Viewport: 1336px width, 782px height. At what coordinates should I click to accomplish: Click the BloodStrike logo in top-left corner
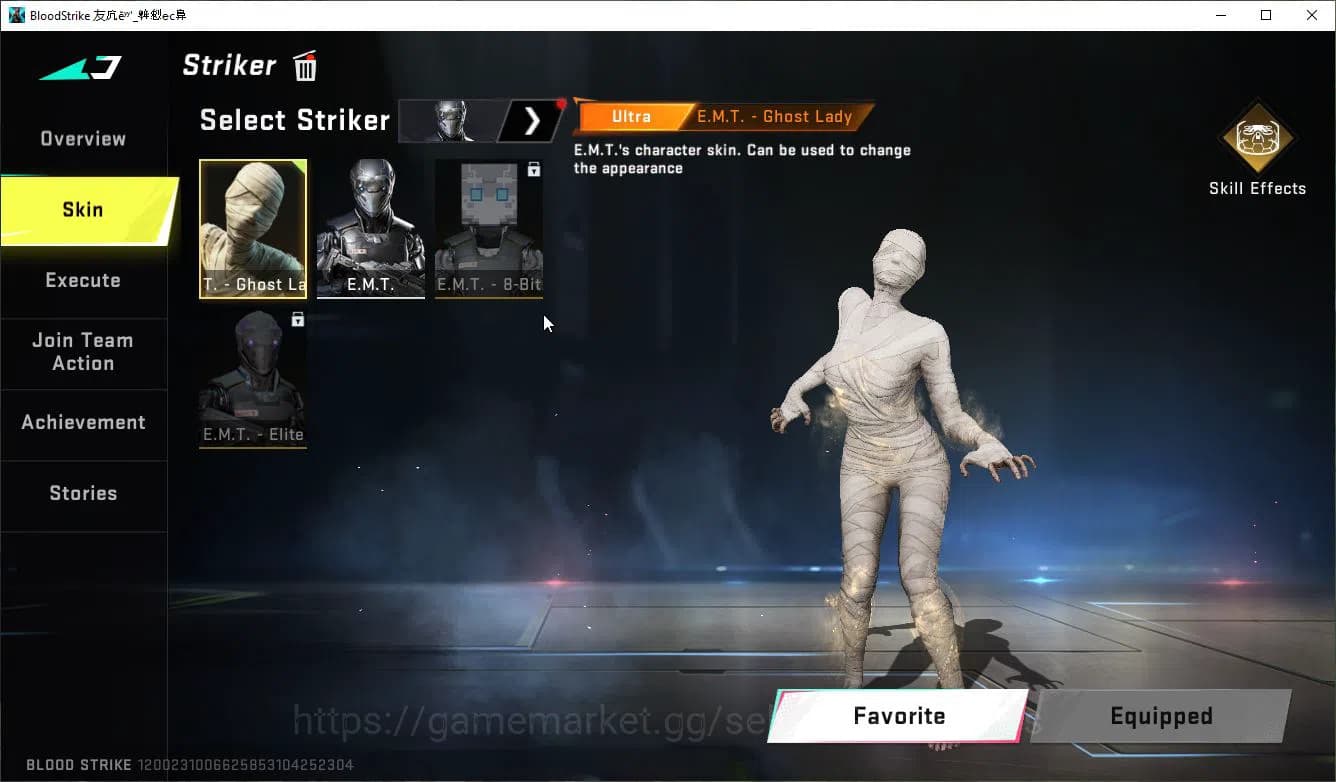(x=80, y=68)
